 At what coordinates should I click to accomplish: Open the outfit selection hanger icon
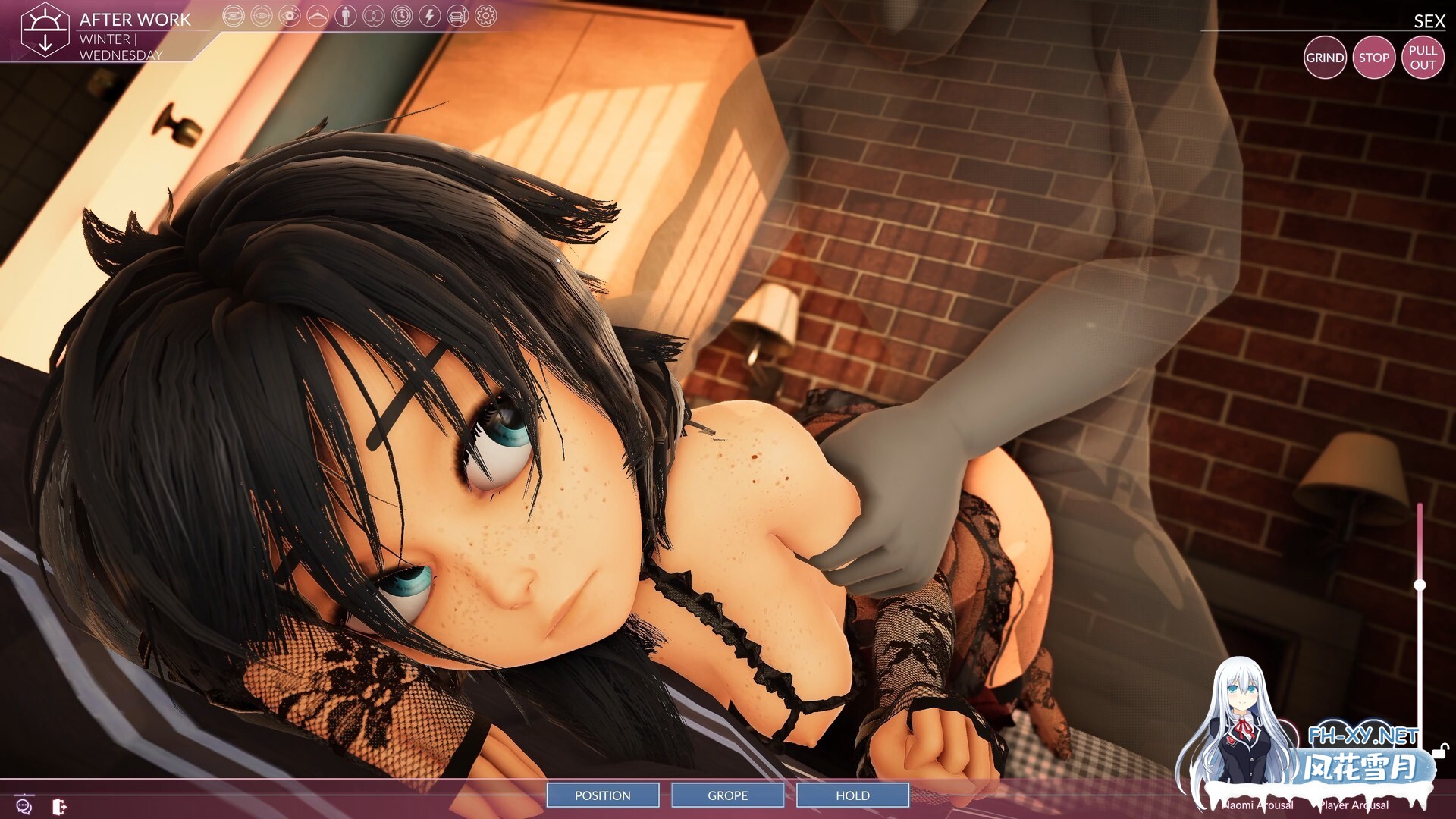318,16
